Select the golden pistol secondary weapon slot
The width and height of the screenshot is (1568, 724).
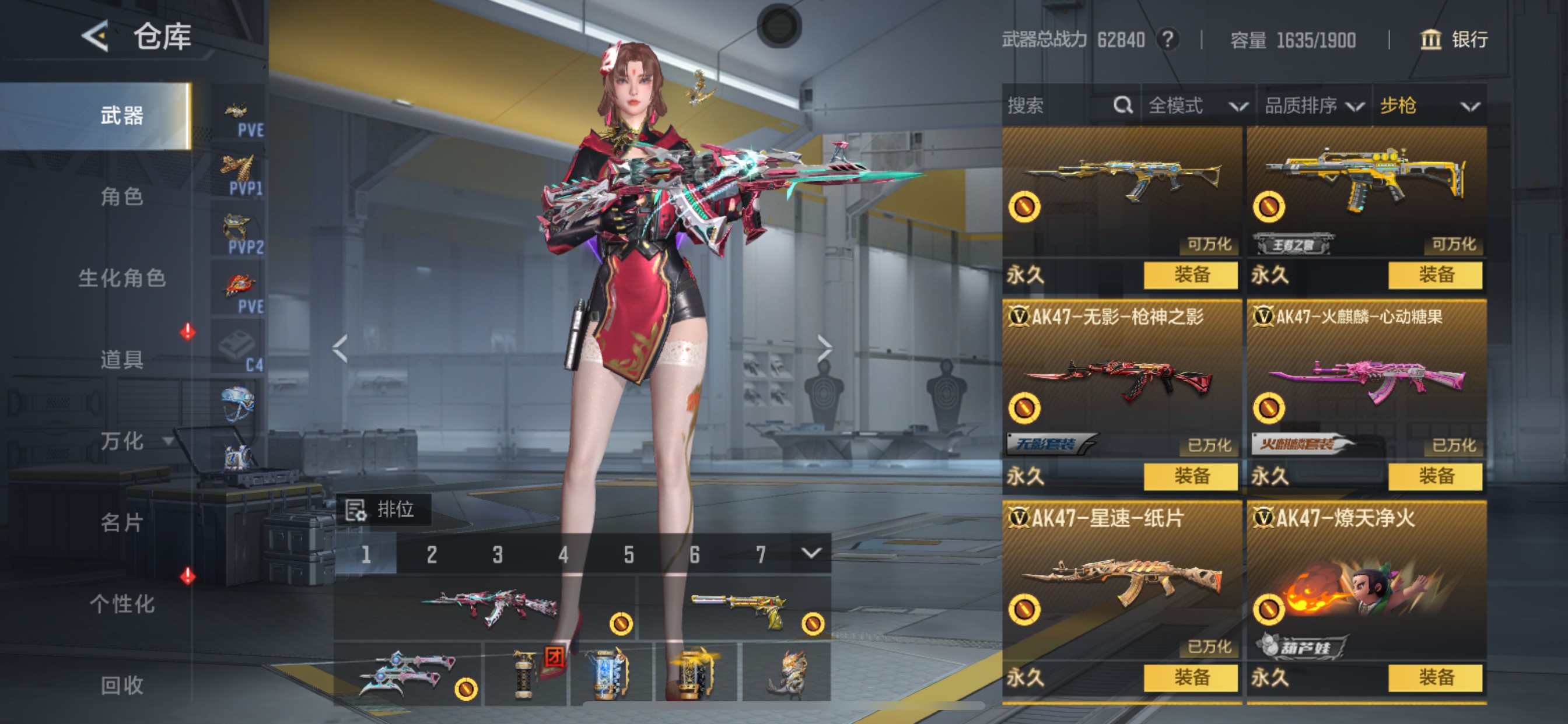pos(737,610)
